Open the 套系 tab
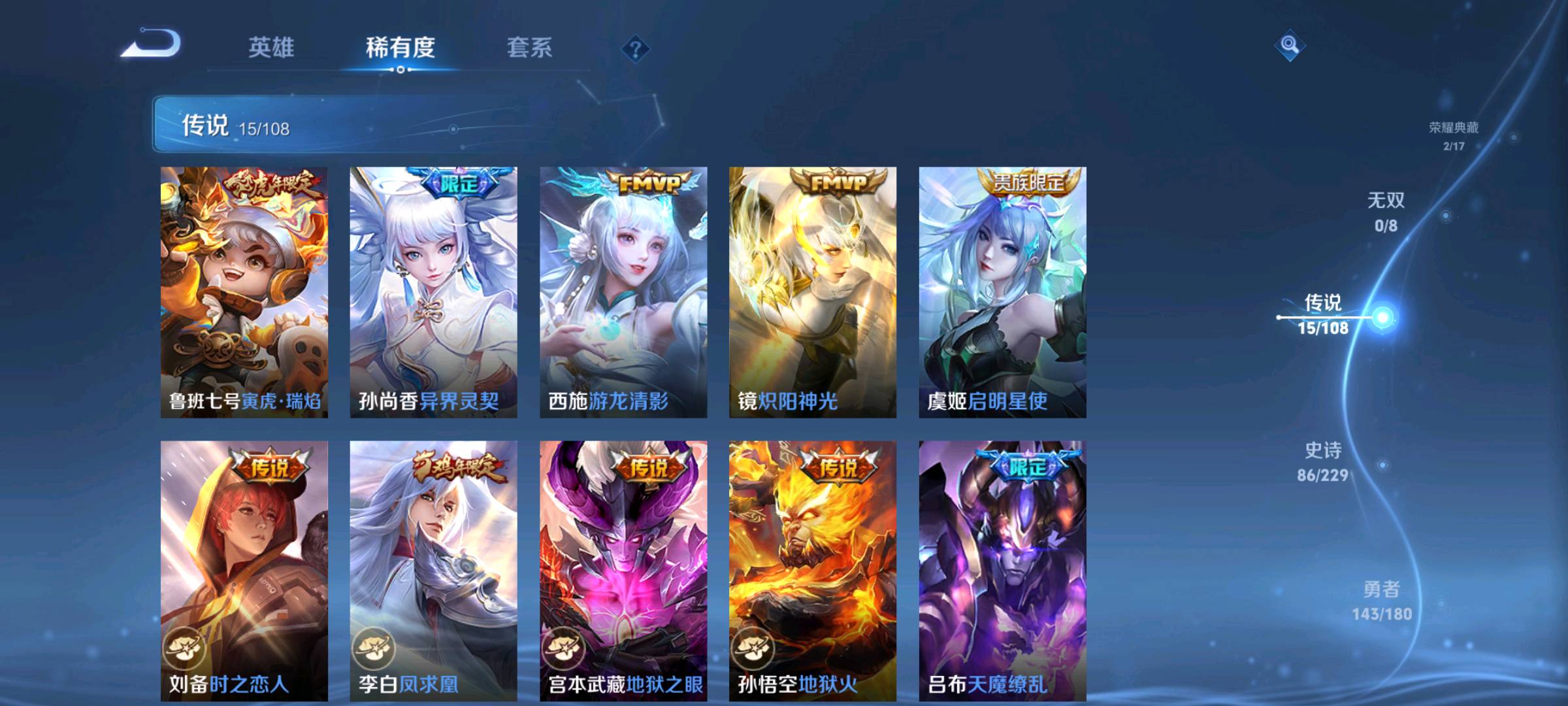 529,48
